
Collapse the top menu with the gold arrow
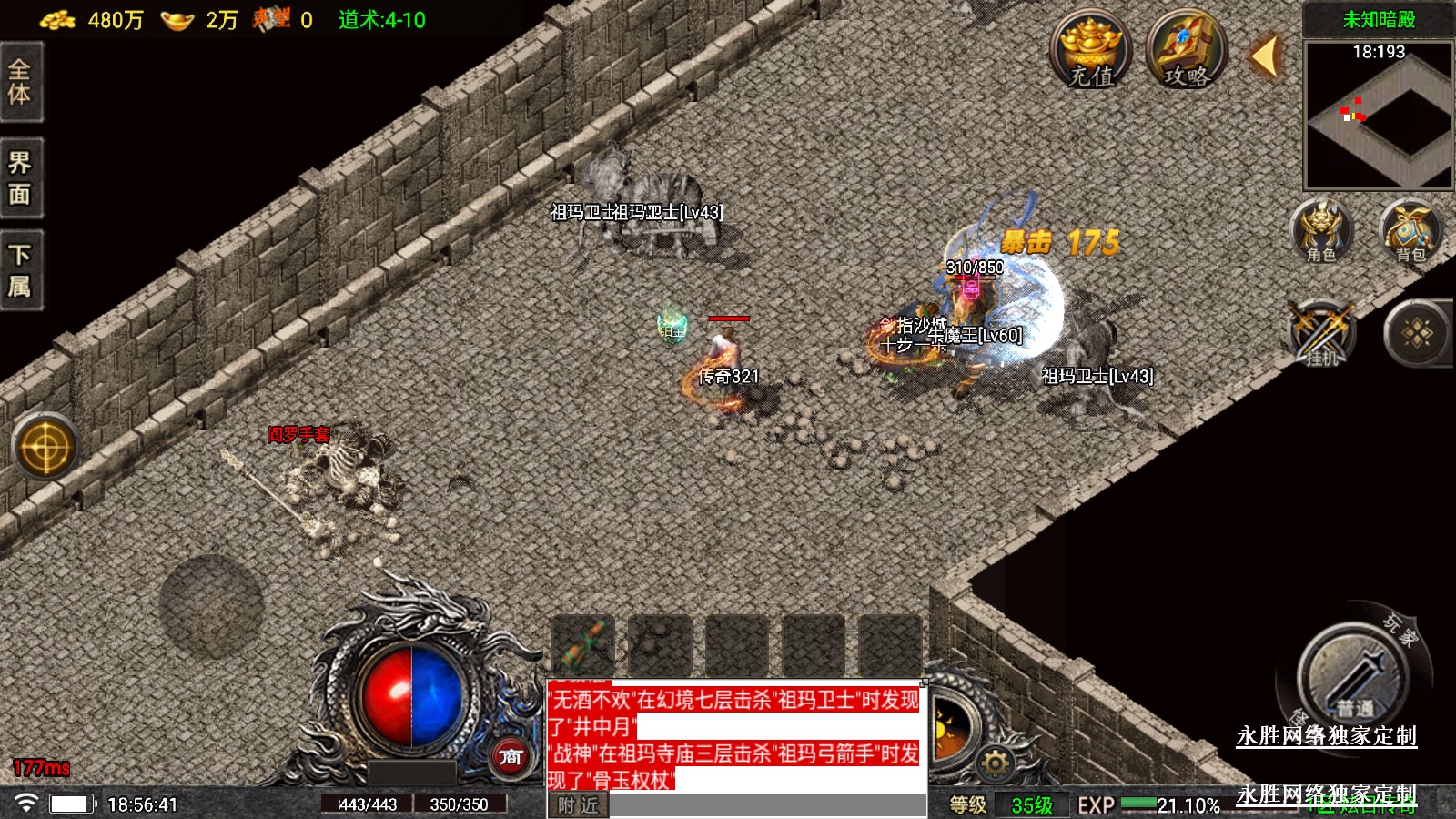pos(1265,56)
